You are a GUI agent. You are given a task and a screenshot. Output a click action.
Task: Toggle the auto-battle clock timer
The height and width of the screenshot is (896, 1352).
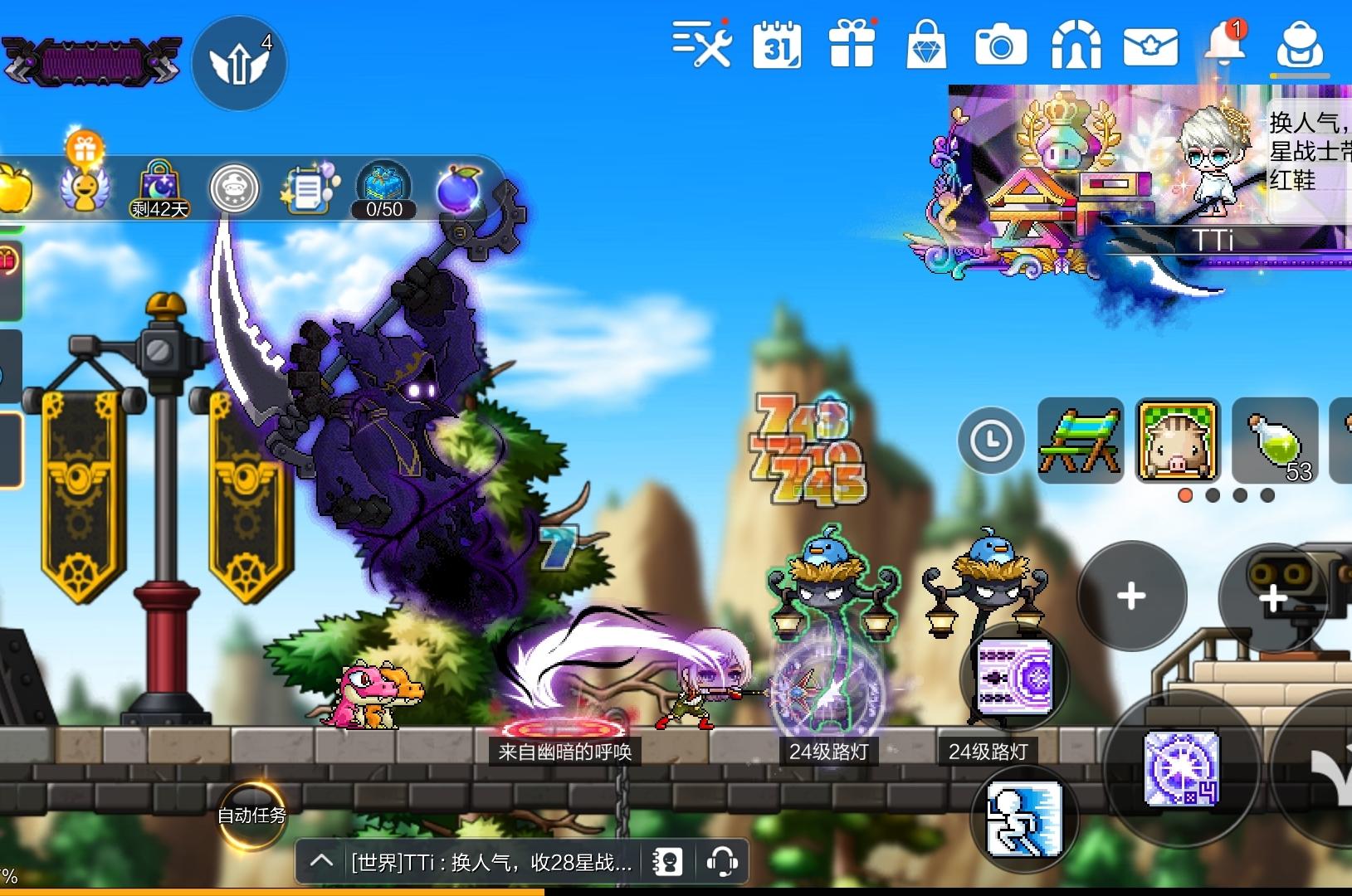tap(991, 441)
